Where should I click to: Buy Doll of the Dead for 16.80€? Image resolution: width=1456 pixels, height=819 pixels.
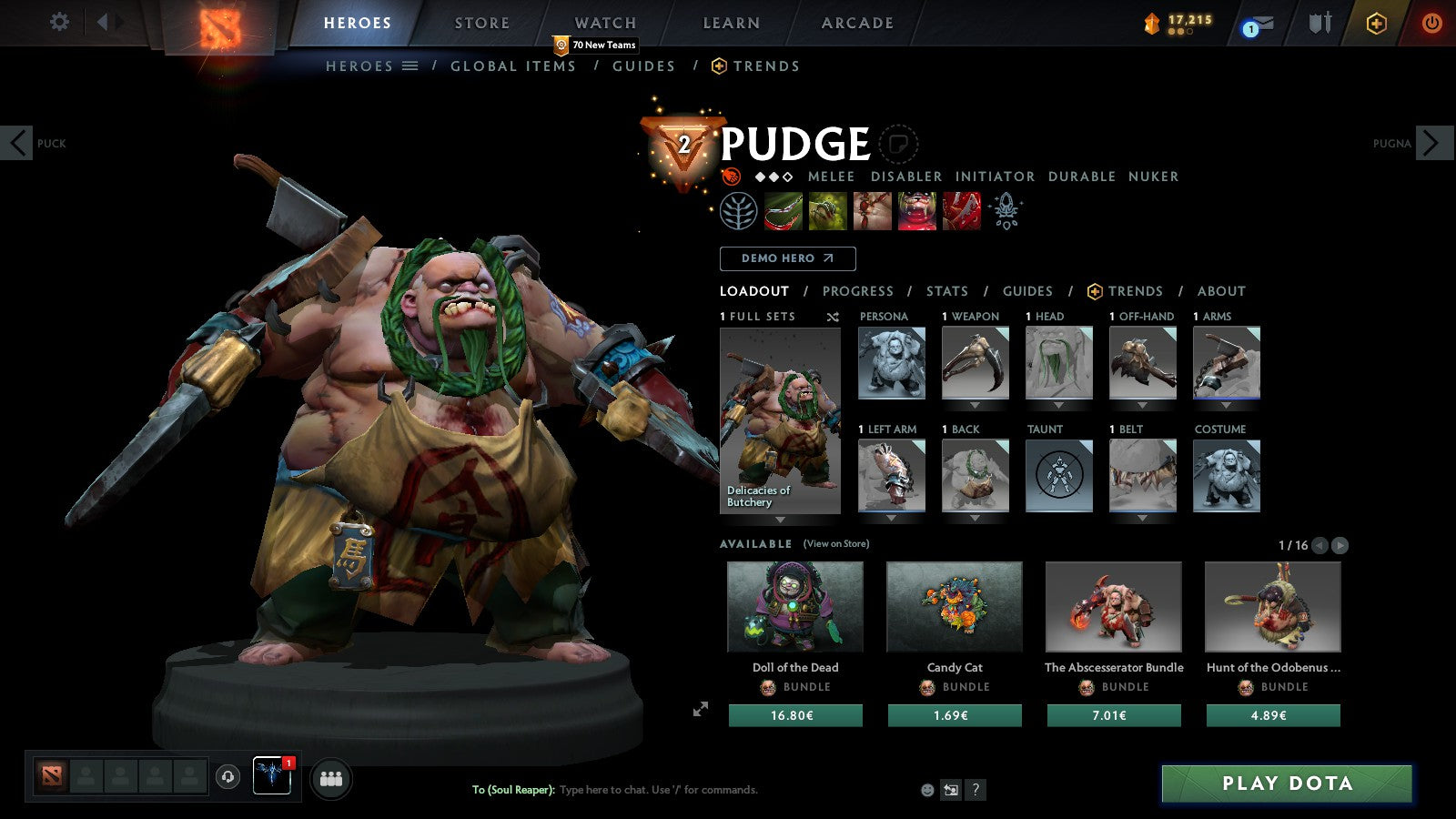pos(794,716)
